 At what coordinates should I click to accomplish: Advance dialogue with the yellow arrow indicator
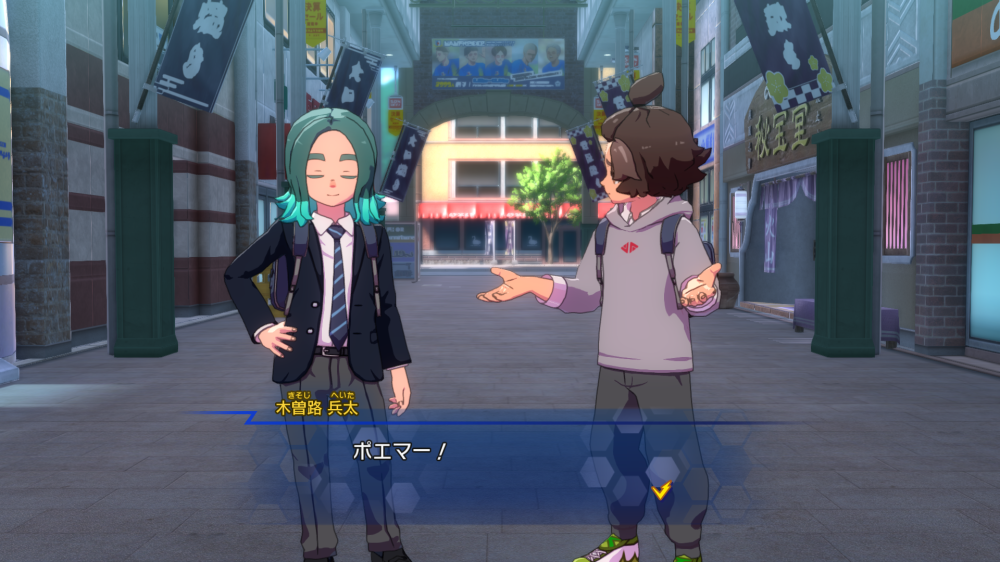tap(660, 490)
